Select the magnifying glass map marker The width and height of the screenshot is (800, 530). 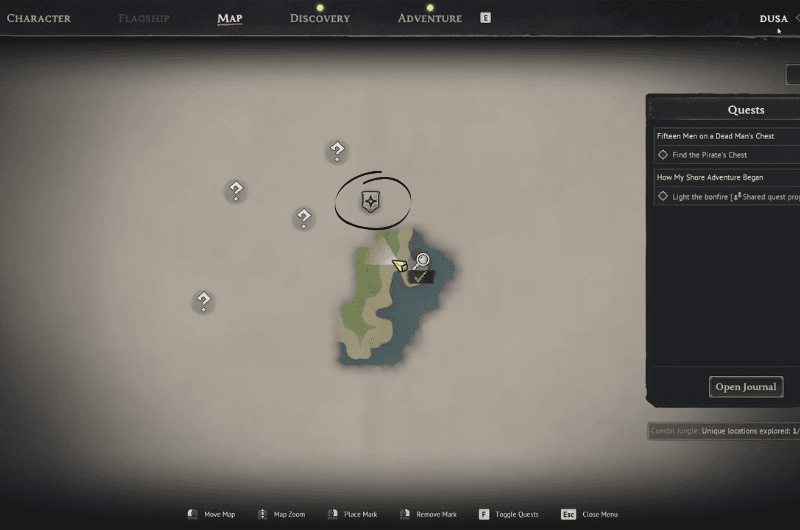423,260
